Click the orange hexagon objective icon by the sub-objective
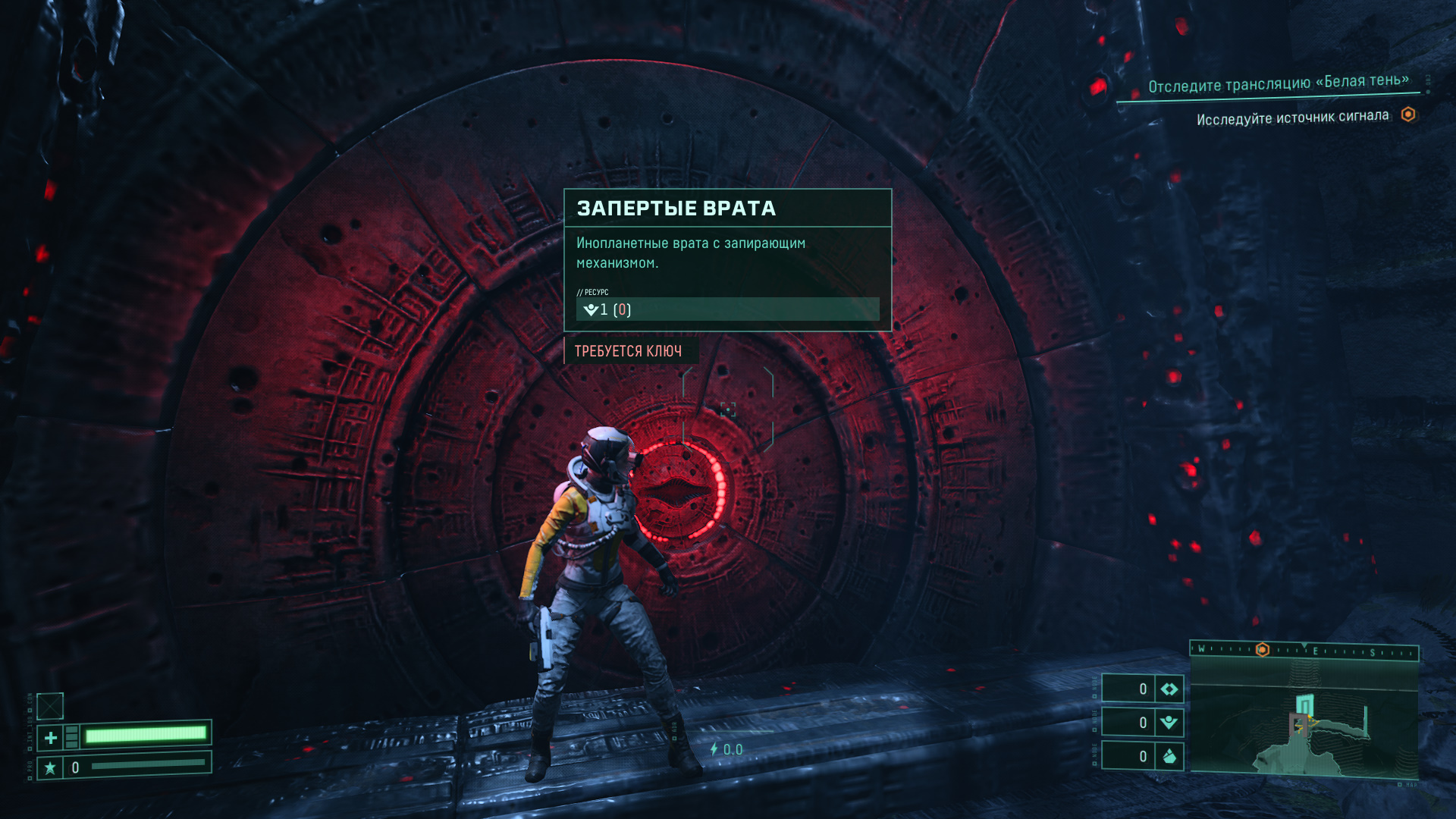 [x=1408, y=115]
